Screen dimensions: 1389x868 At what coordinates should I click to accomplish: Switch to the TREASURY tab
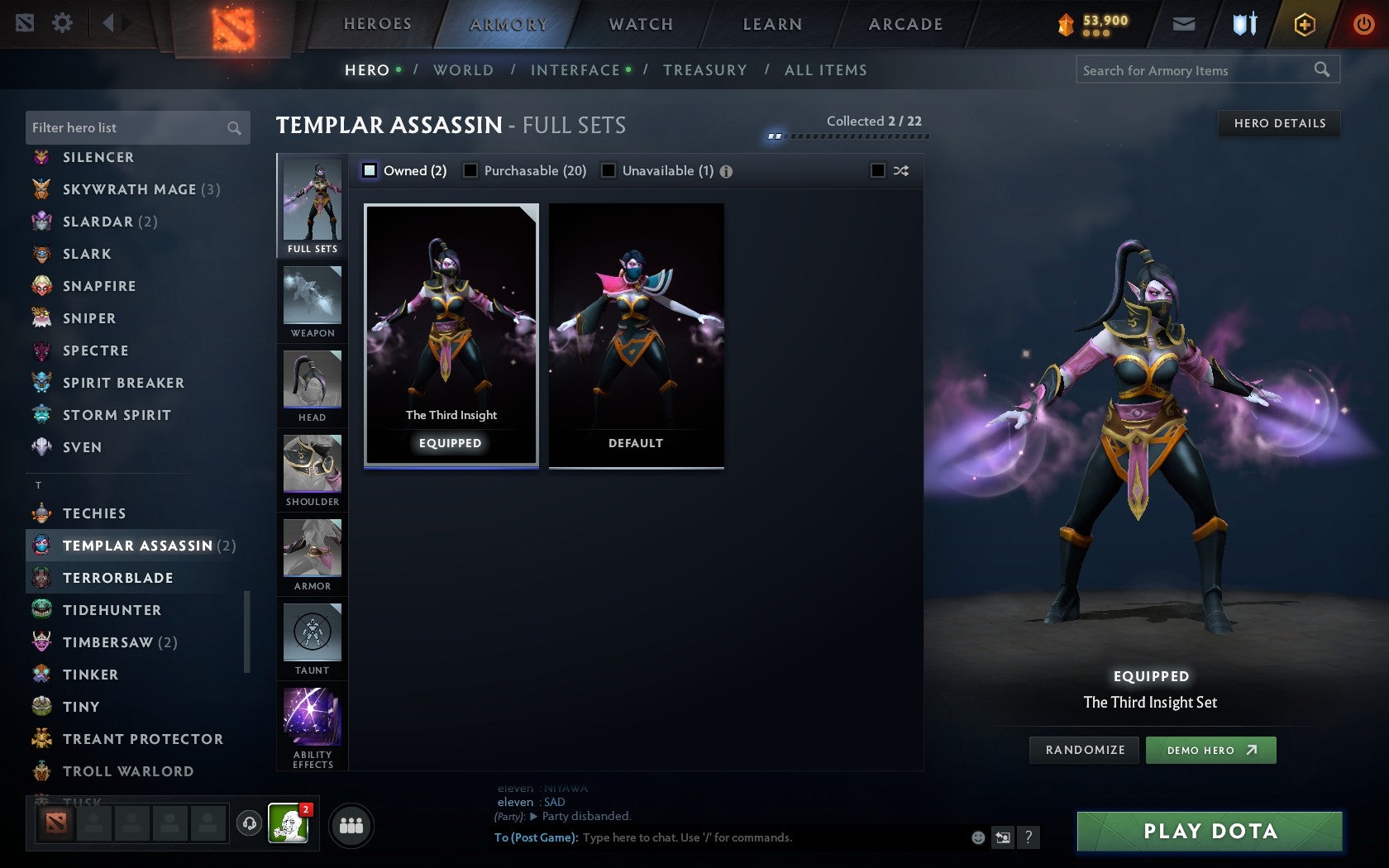[704, 70]
